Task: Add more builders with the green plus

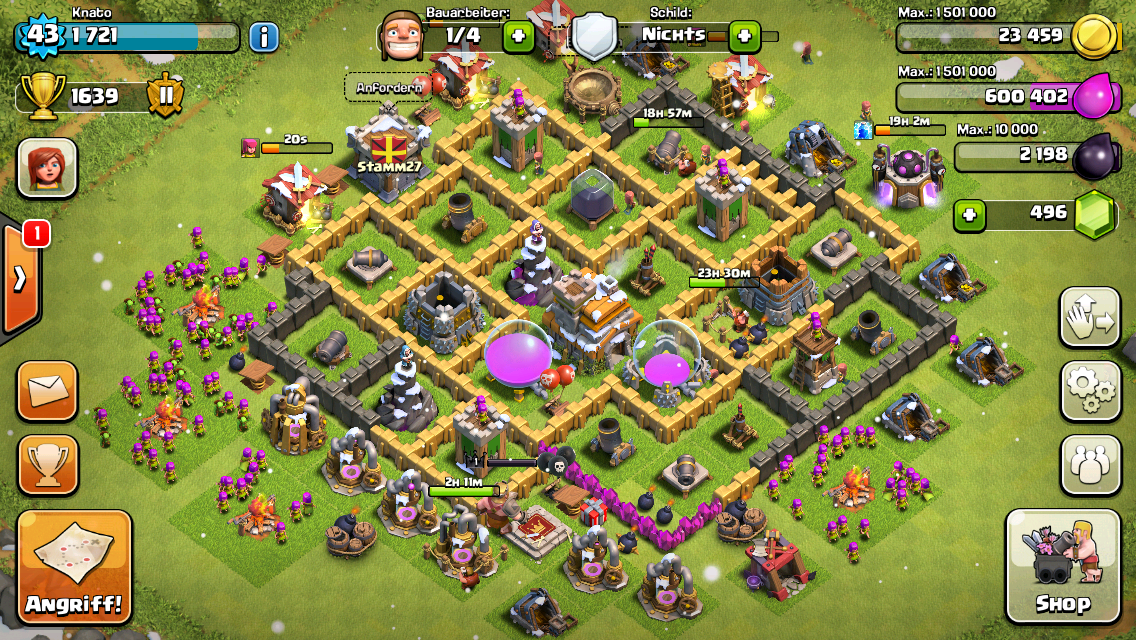Action: [518, 38]
